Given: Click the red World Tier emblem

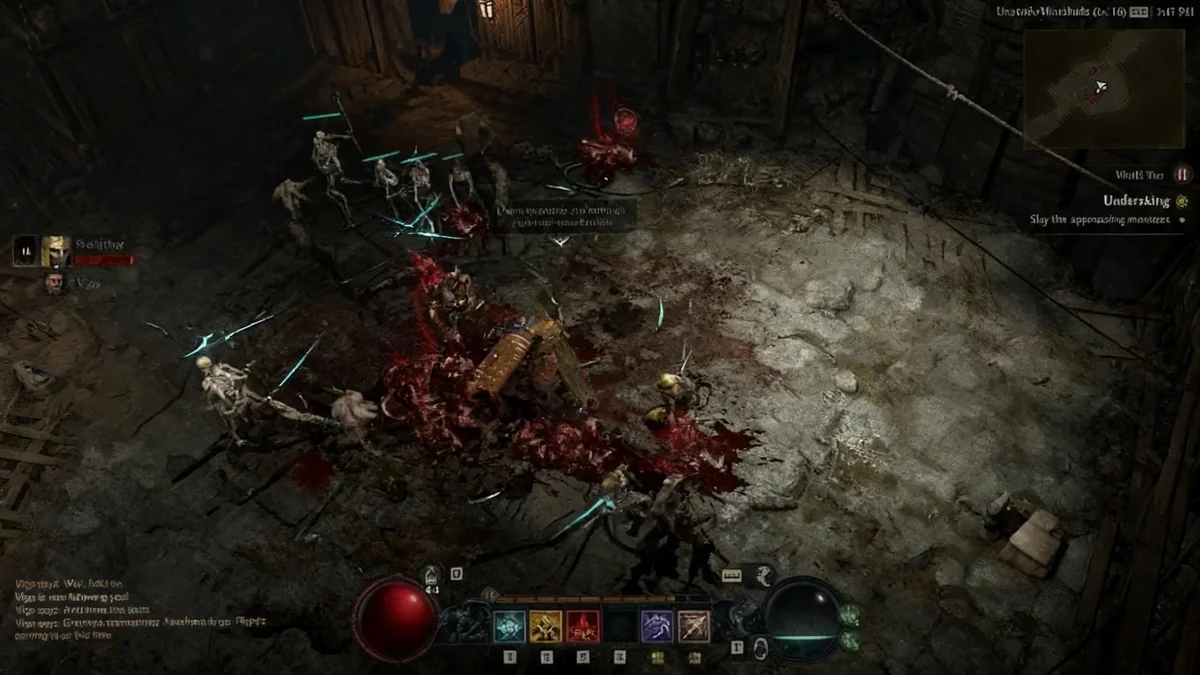Looking at the screenshot, I should point(1183,173).
